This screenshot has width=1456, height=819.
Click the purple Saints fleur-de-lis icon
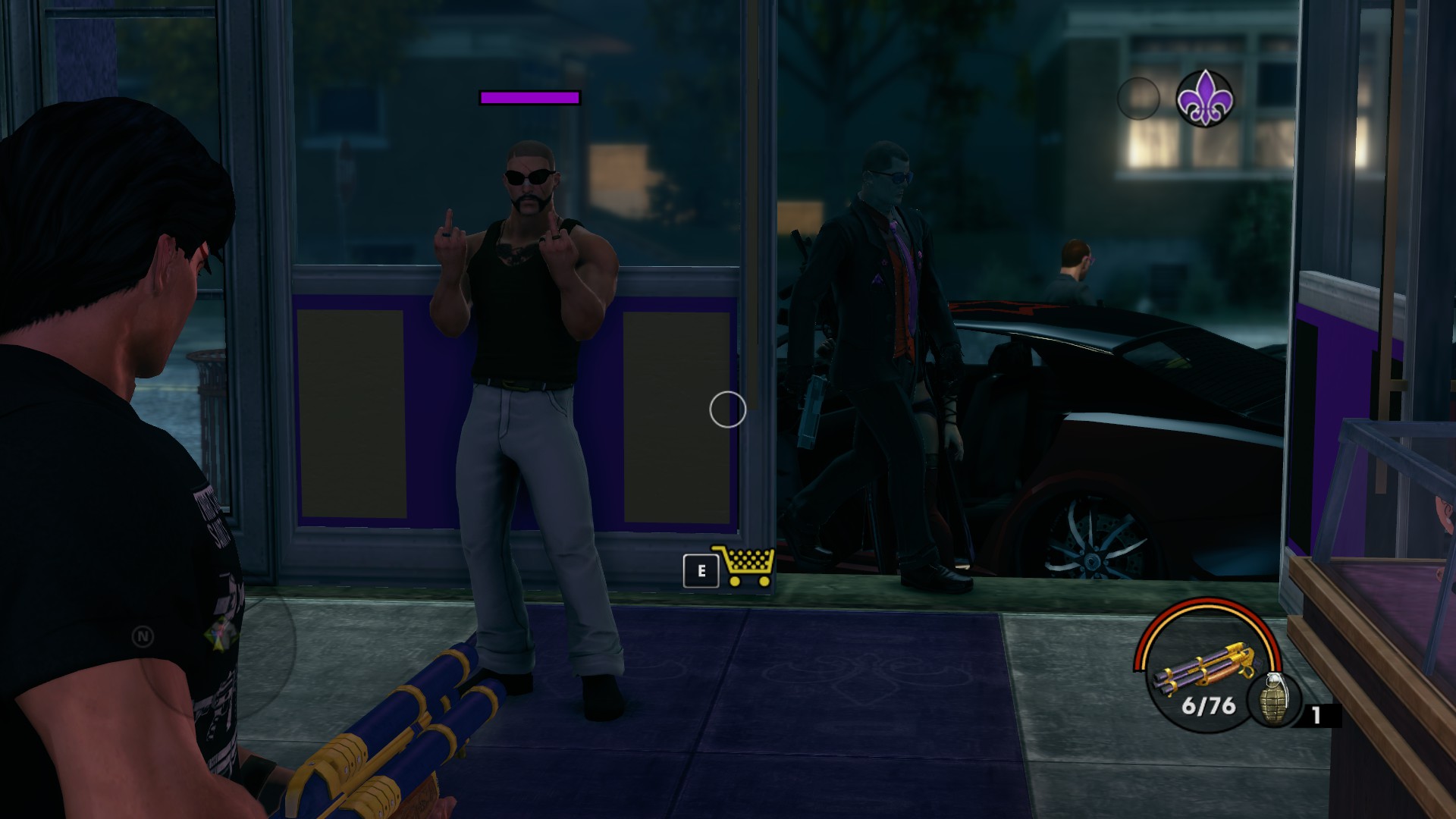pyautogui.click(x=1204, y=98)
